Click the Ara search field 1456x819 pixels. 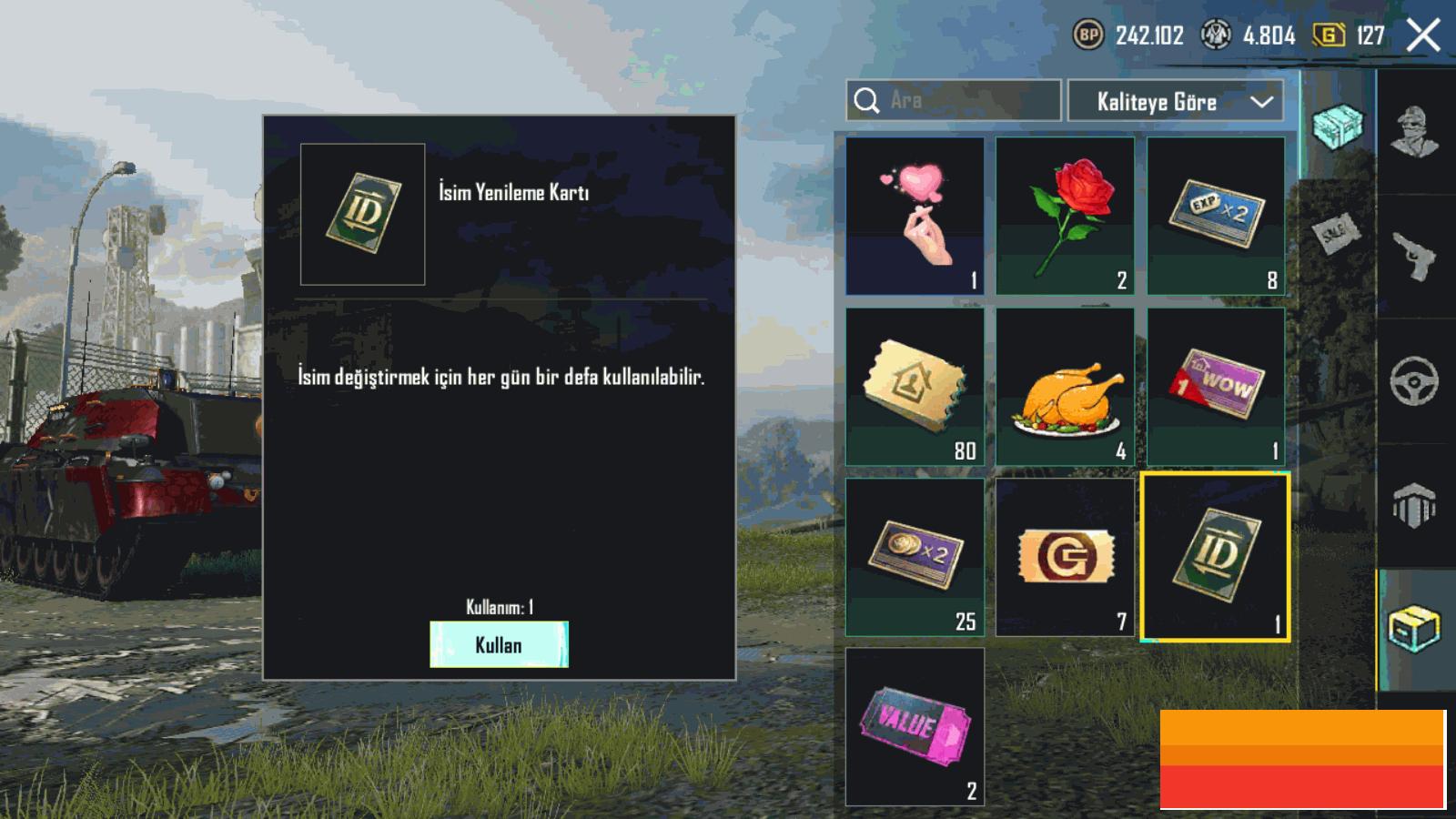[x=953, y=100]
